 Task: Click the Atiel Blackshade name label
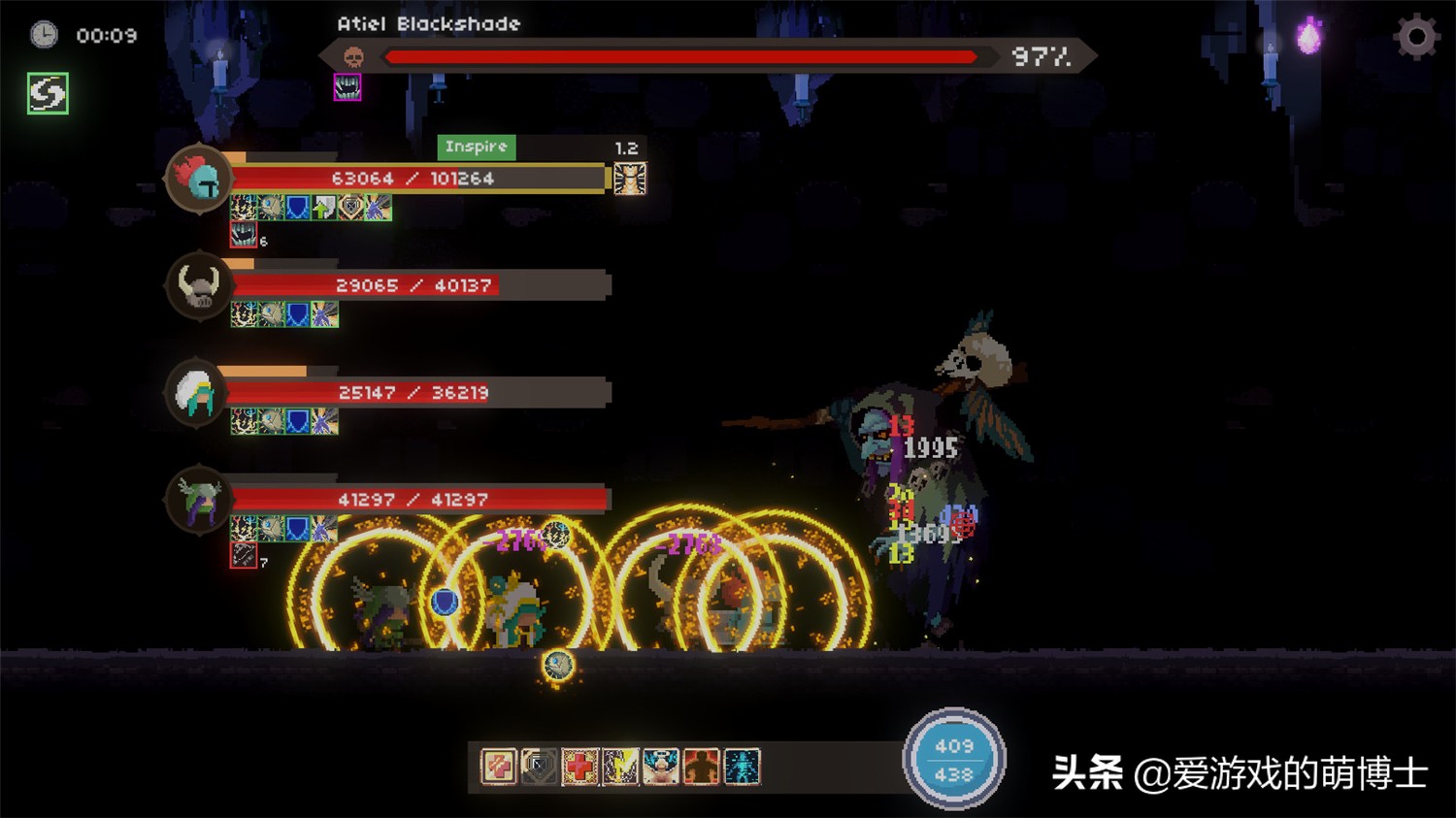429,23
